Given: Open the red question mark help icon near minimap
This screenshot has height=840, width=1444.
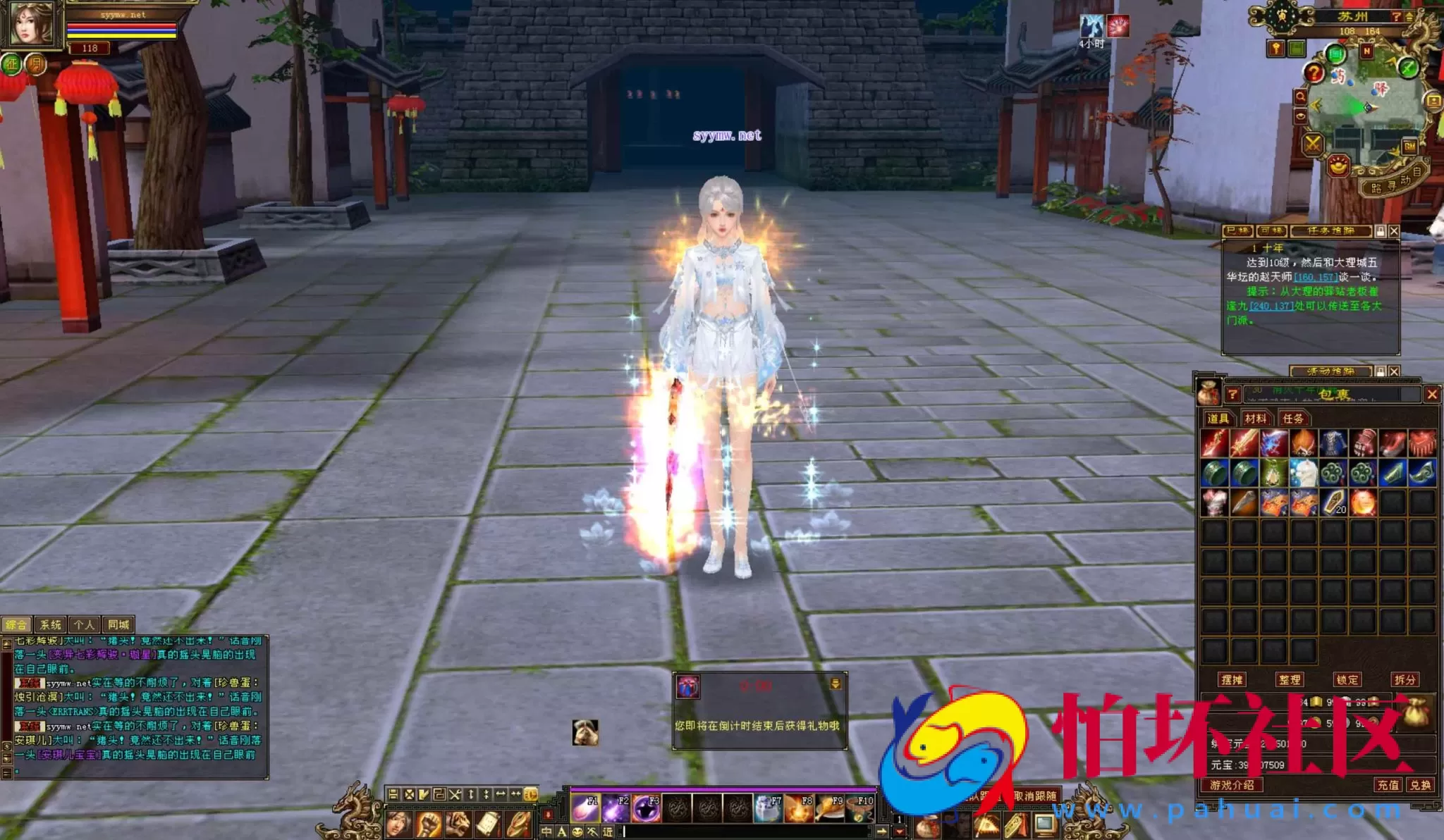Looking at the screenshot, I should tap(1315, 73).
